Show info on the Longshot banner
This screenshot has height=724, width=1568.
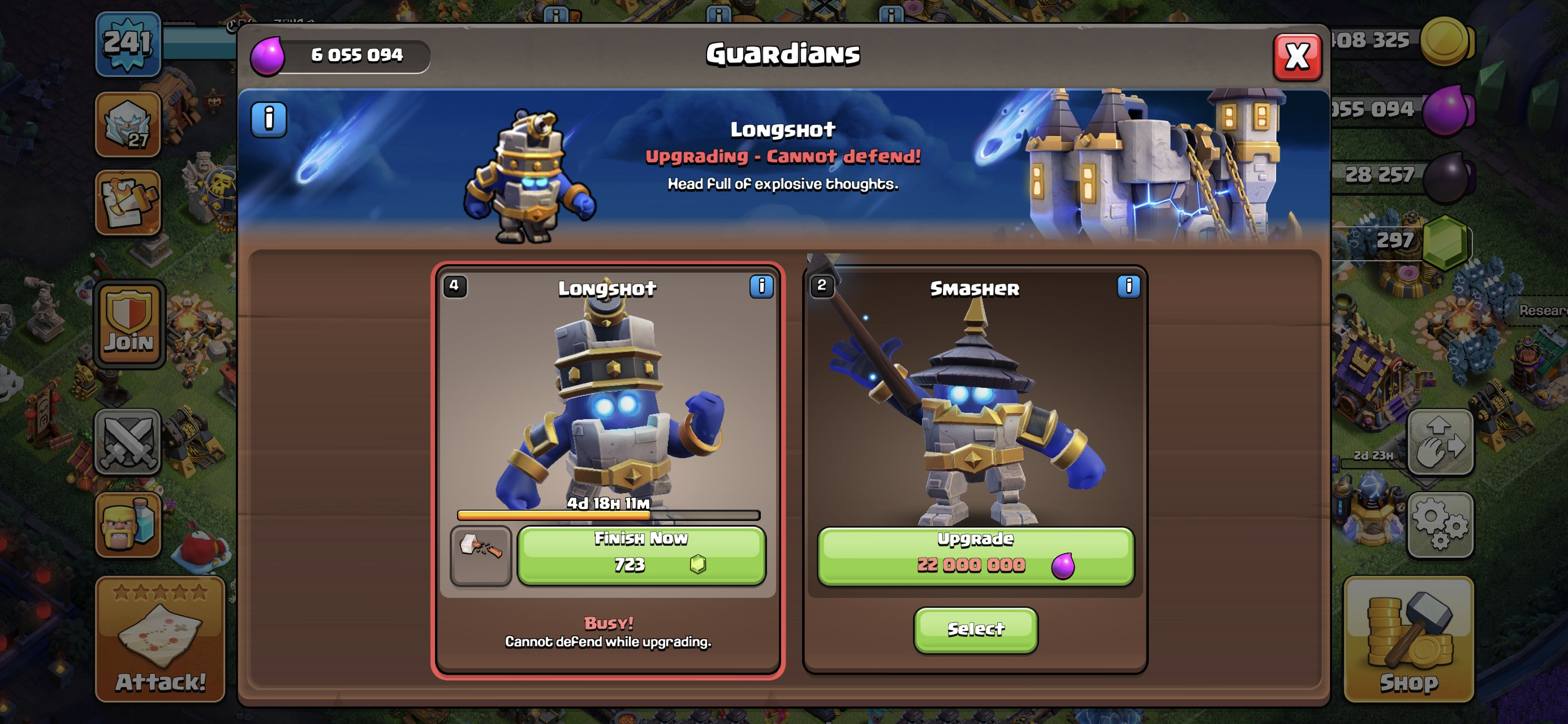click(x=269, y=119)
